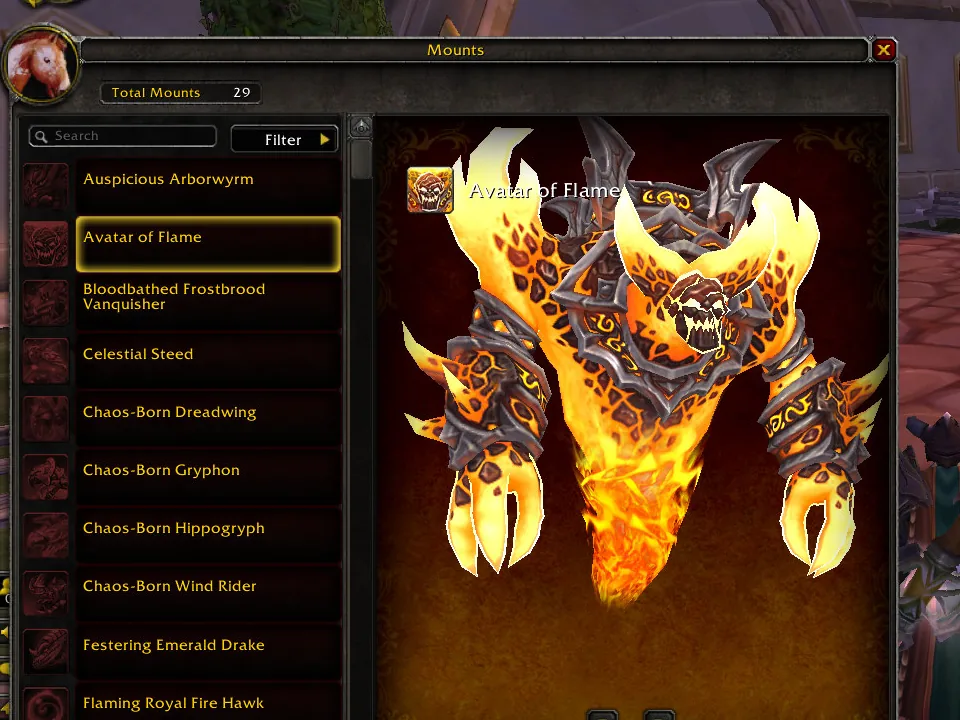This screenshot has width=960, height=720.
Task: Select the Chaos-Born Dreadwing mount
Action: point(208,413)
